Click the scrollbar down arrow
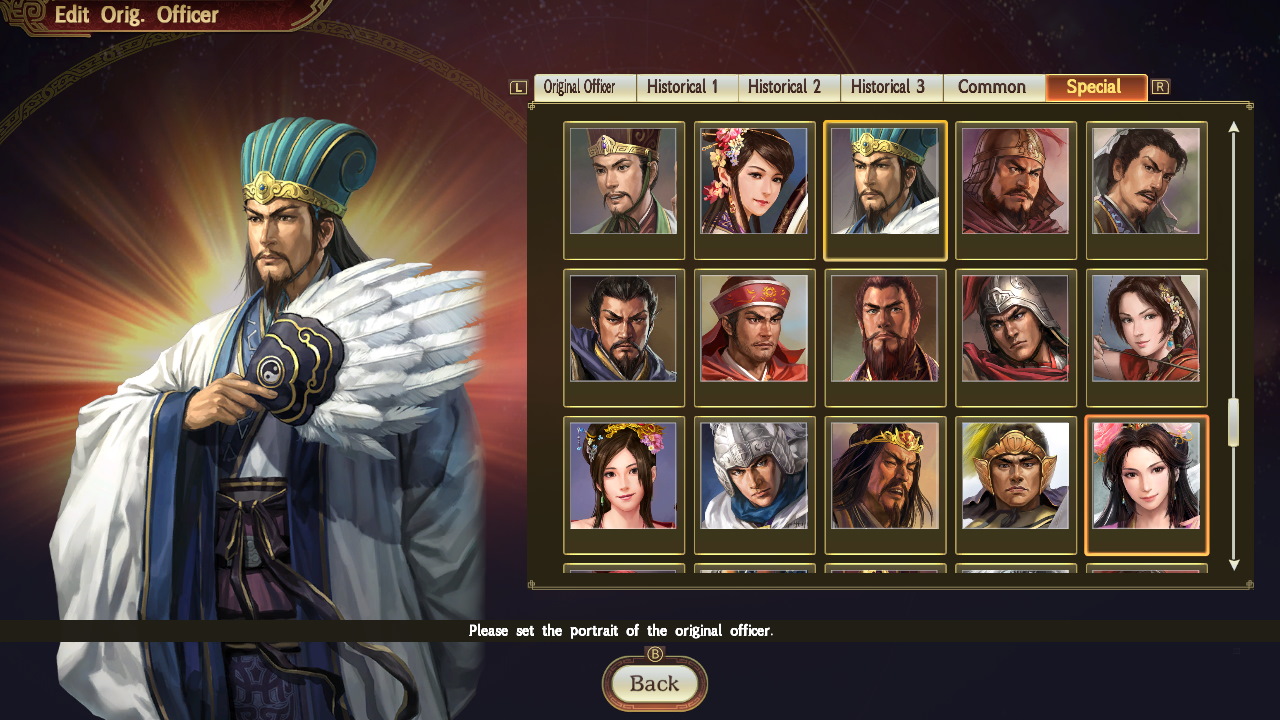The width and height of the screenshot is (1280, 720). [x=1234, y=563]
